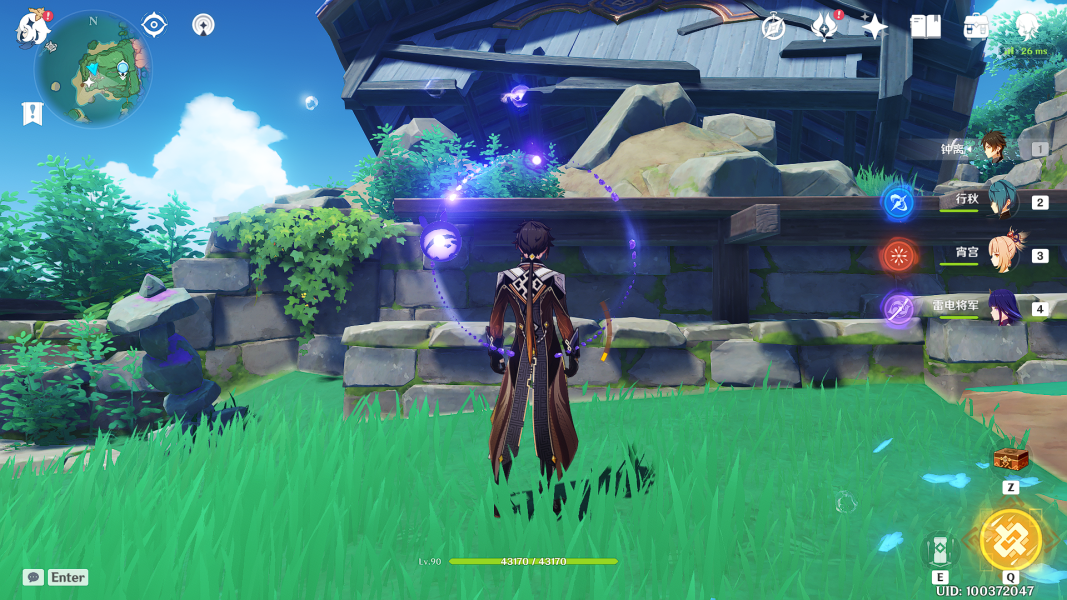The image size is (1067, 600).
Task: Activate the golden elemental burst
Action: pyautogui.click(x=1010, y=539)
